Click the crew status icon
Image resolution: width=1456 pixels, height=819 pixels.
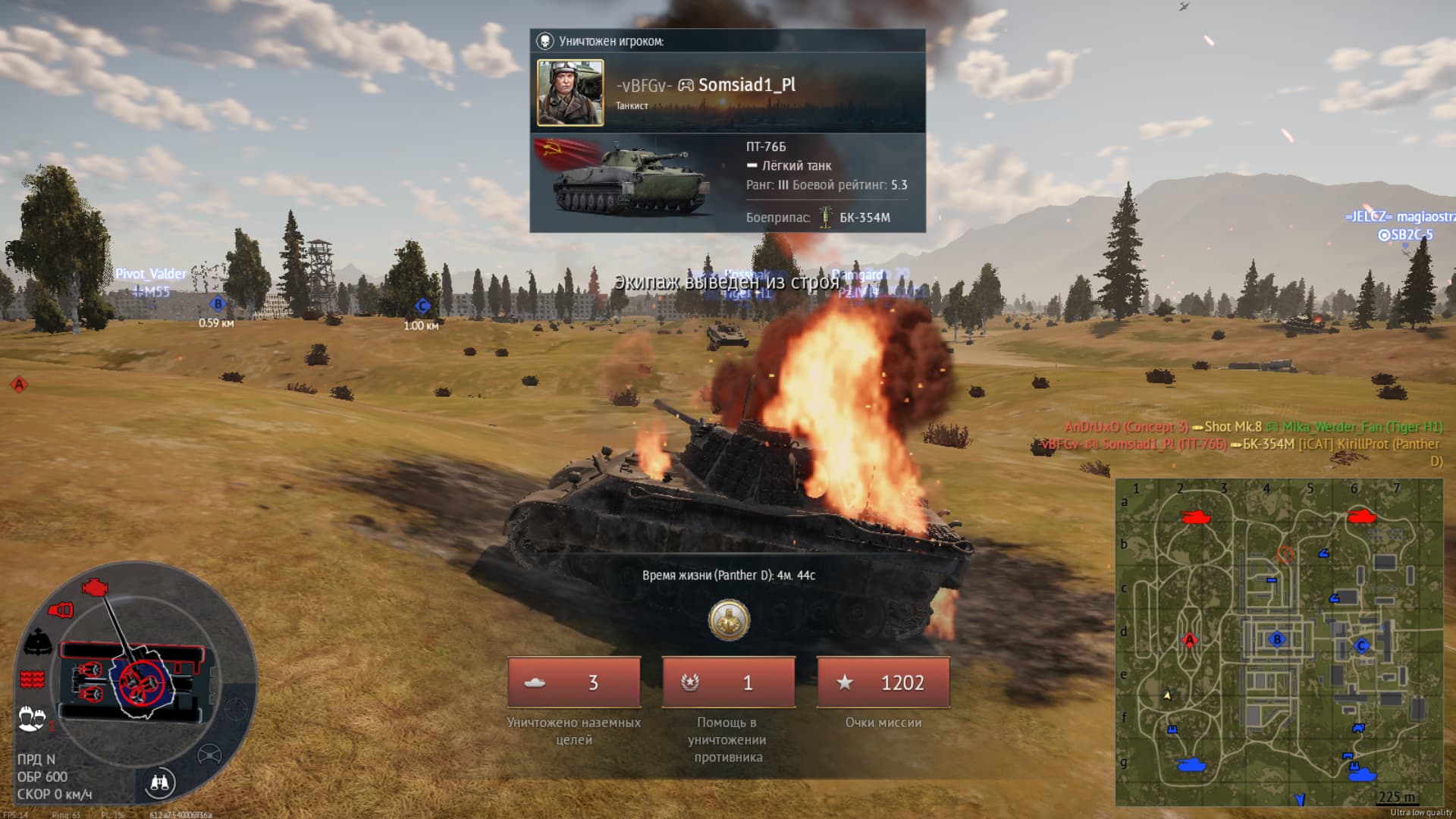coord(31,717)
